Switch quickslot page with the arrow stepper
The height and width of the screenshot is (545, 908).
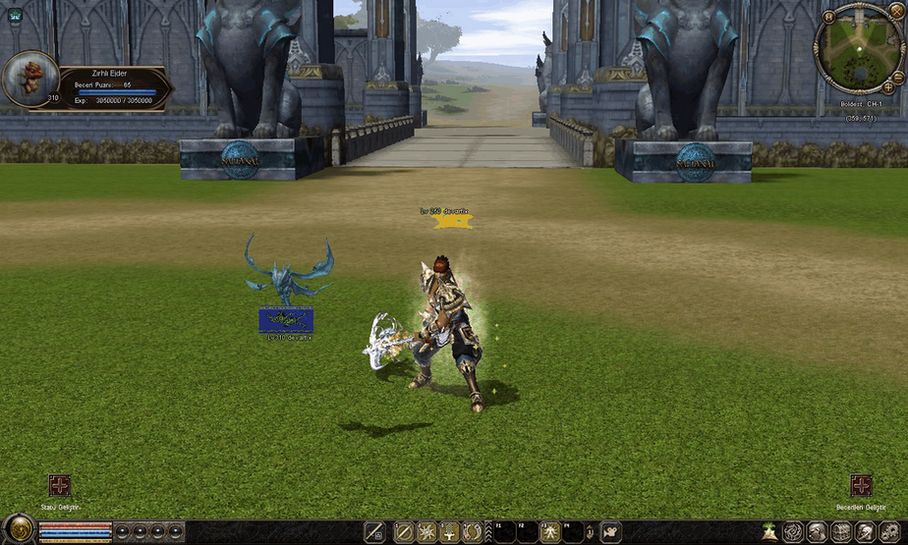coord(588,532)
